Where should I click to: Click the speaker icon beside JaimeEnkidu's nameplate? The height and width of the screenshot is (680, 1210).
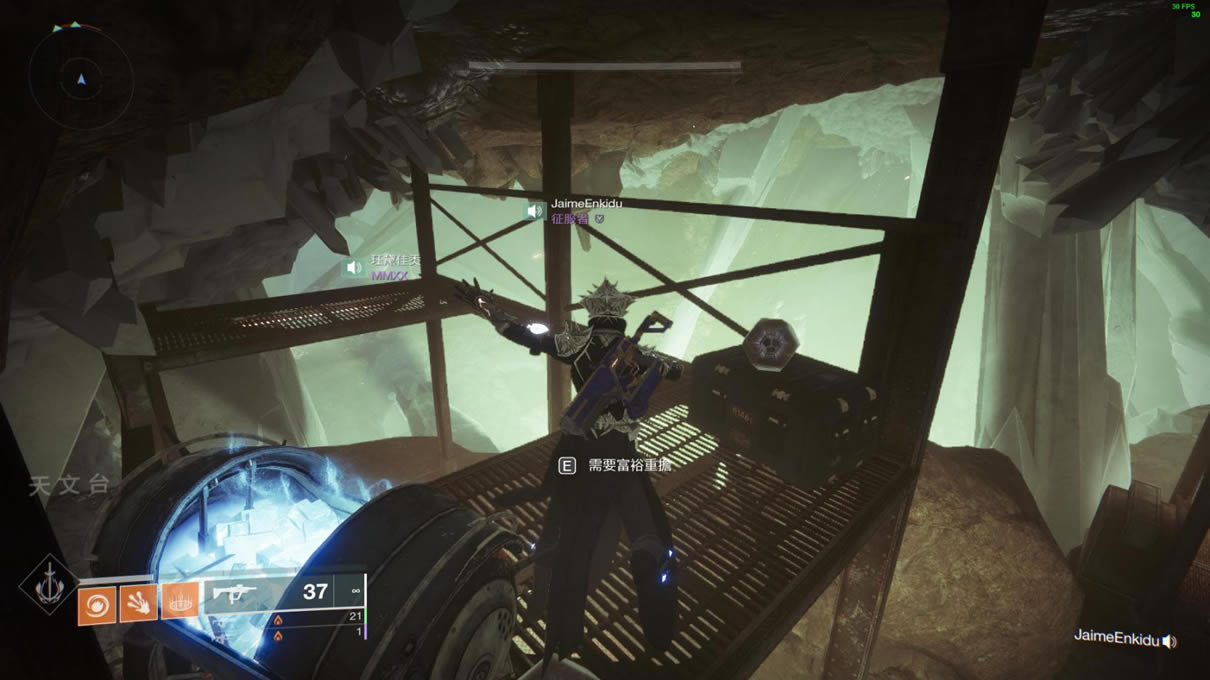[x=536, y=211]
